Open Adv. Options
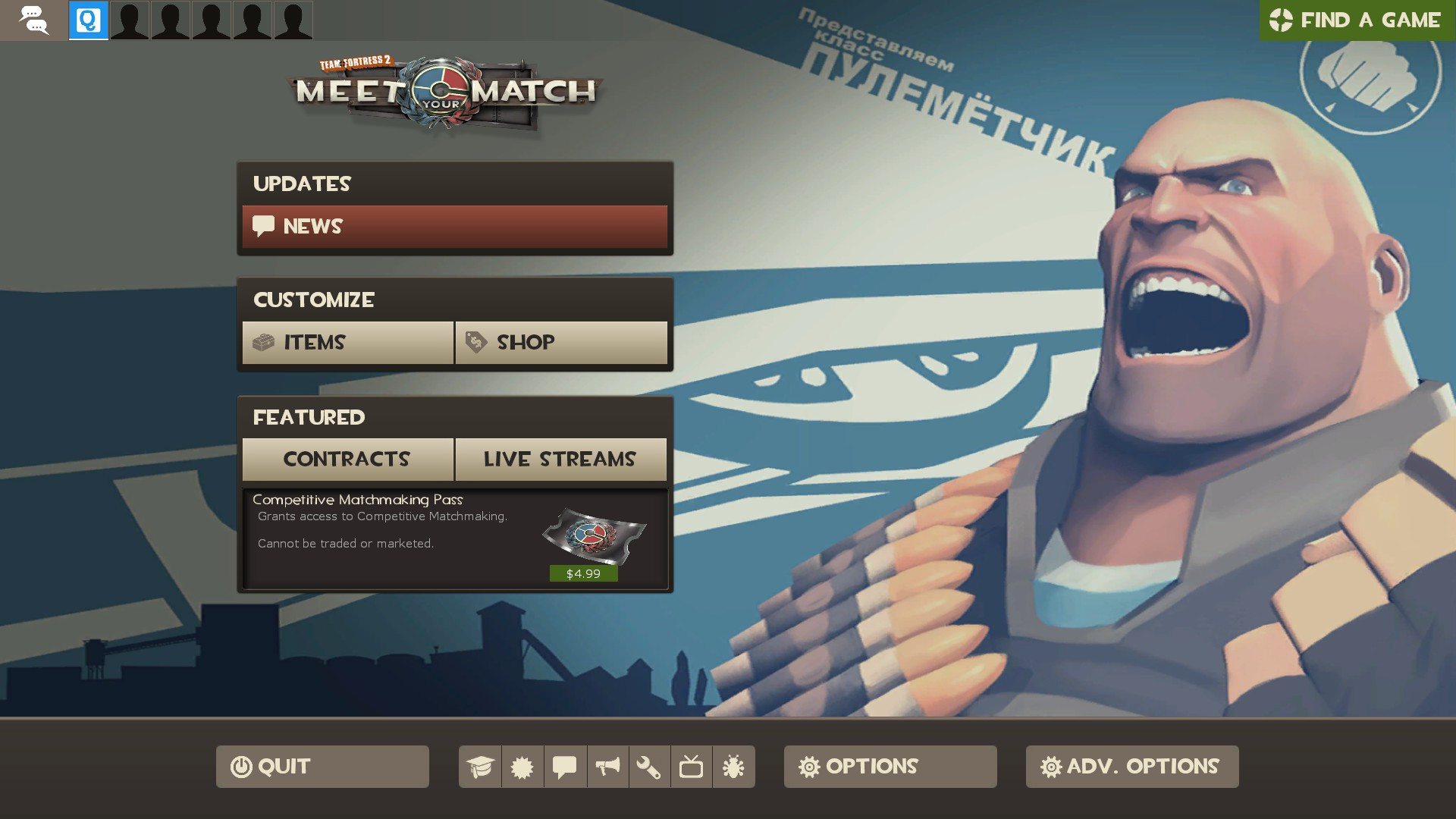 point(1131,767)
